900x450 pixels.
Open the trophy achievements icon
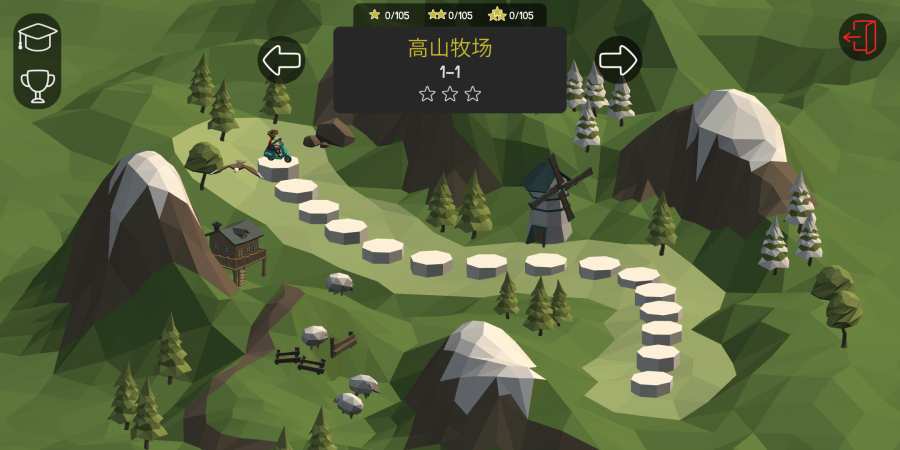pyautogui.click(x=38, y=85)
